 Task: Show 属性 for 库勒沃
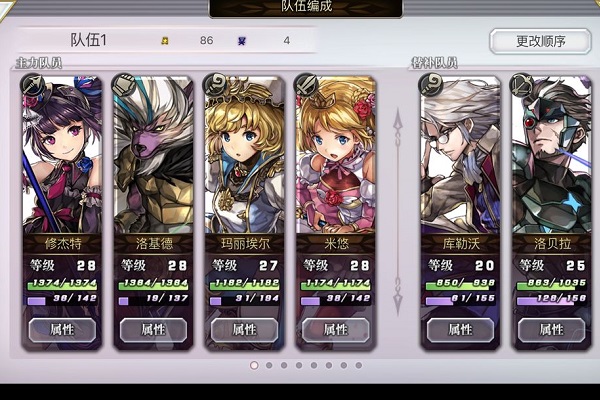coord(460,329)
